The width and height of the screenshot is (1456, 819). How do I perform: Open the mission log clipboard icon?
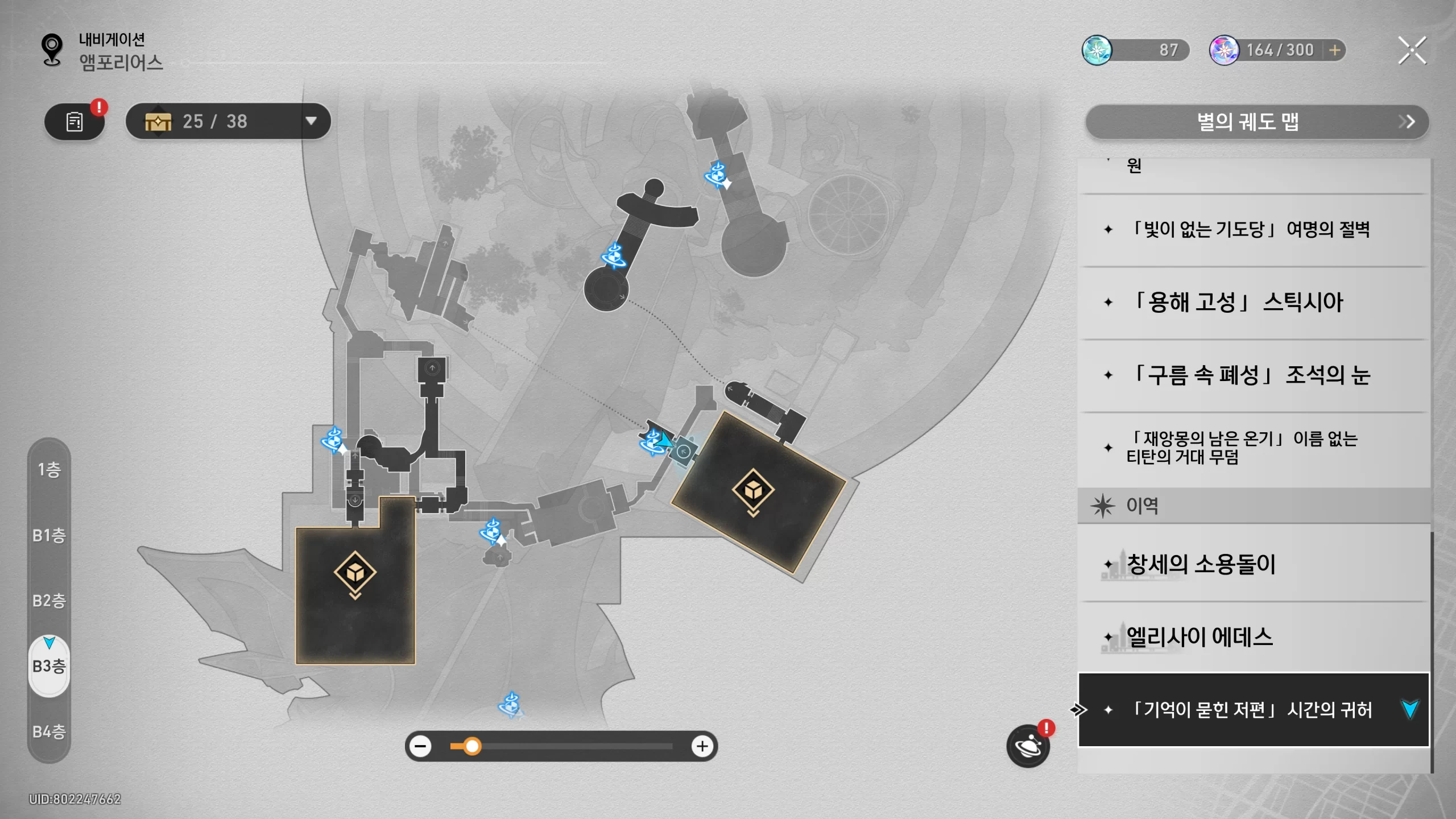pyautogui.click(x=75, y=121)
